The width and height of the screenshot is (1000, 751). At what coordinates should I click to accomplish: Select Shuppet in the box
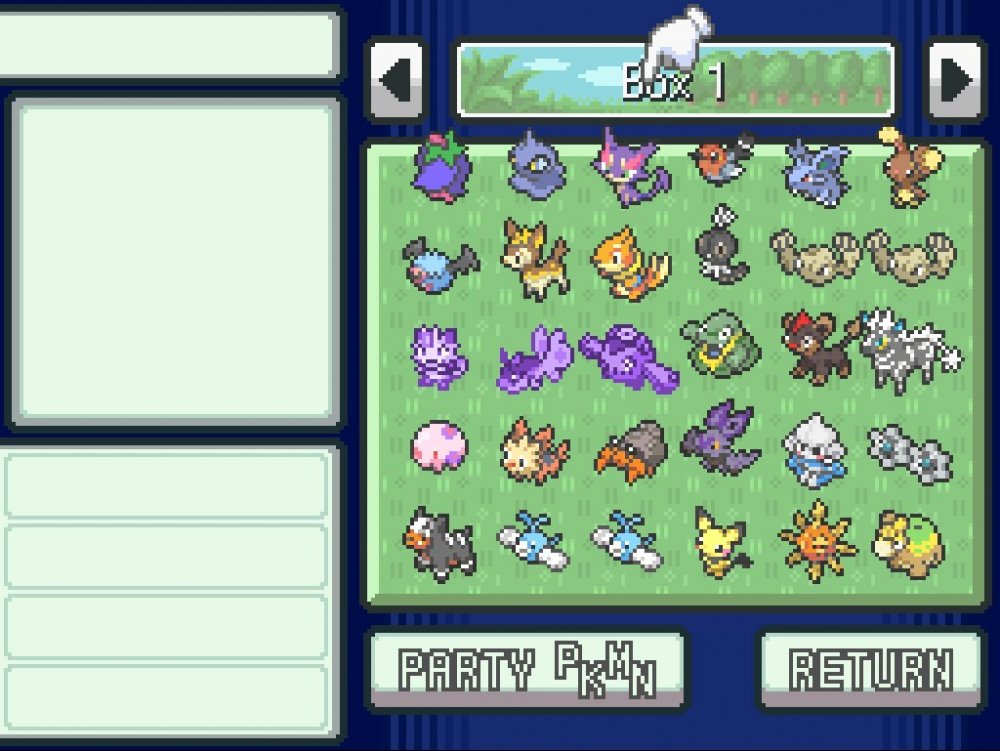click(x=536, y=166)
